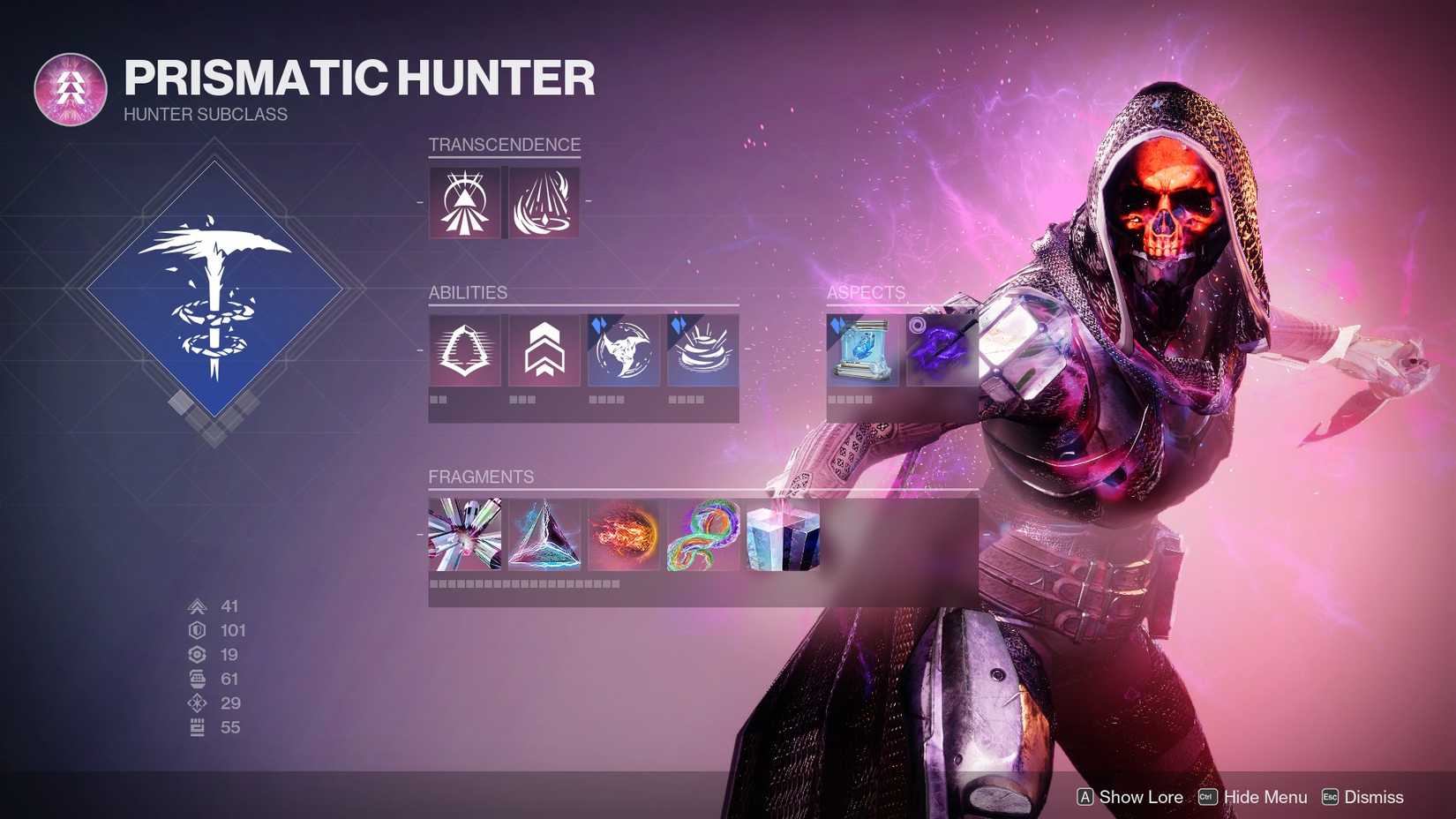Activate Hide Menu
The height and width of the screenshot is (819, 1456).
coord(1265,797)
